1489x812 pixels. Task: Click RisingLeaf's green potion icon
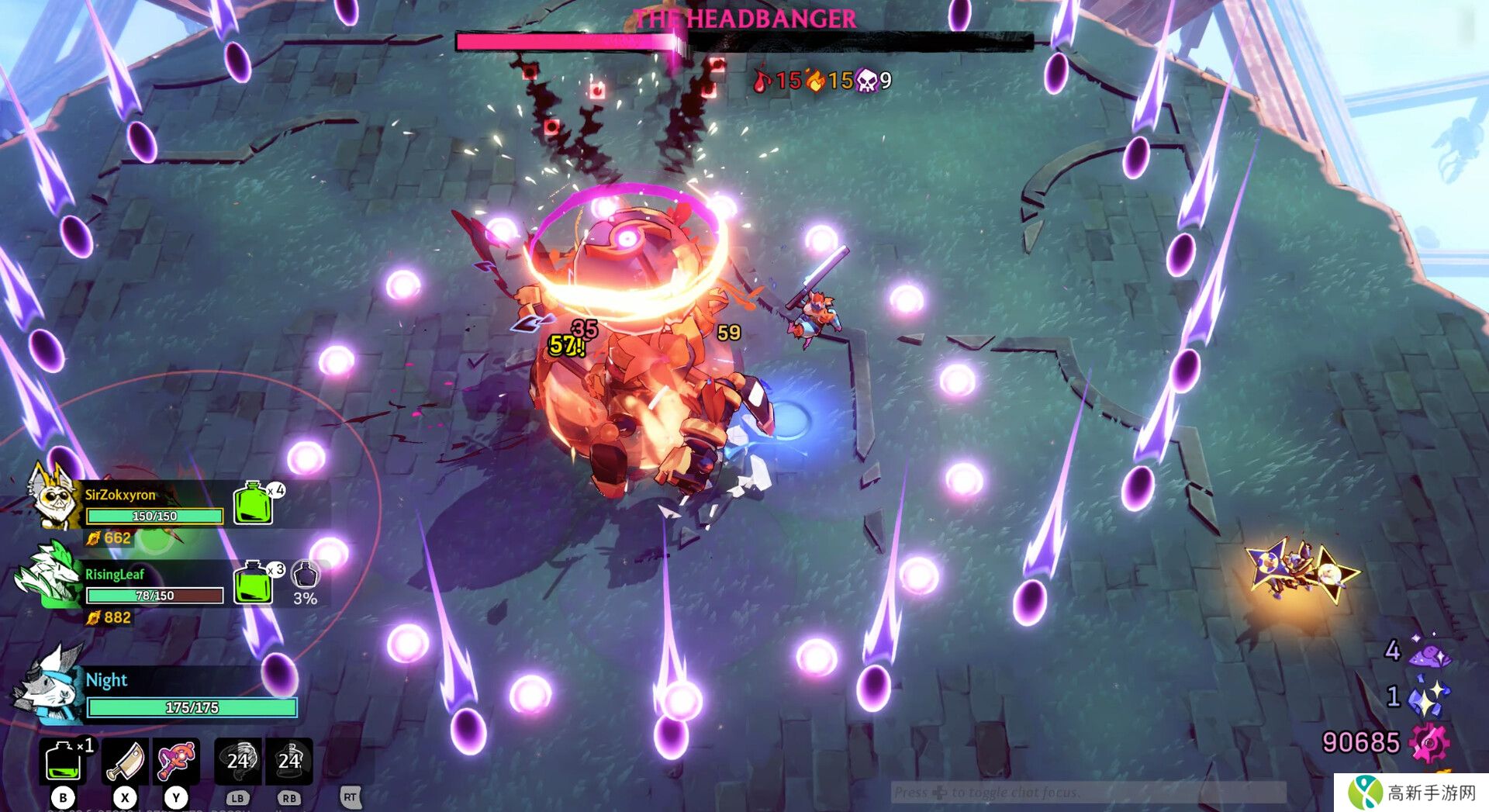pos(253,582)
